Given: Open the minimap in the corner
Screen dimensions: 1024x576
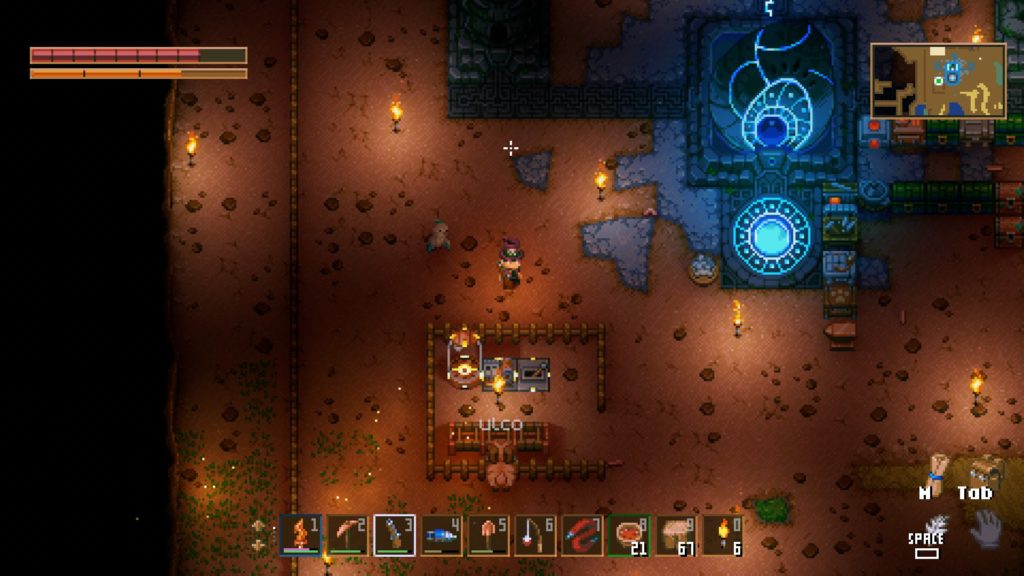Looking at the screenshot, I should click(x=938, y=80).
